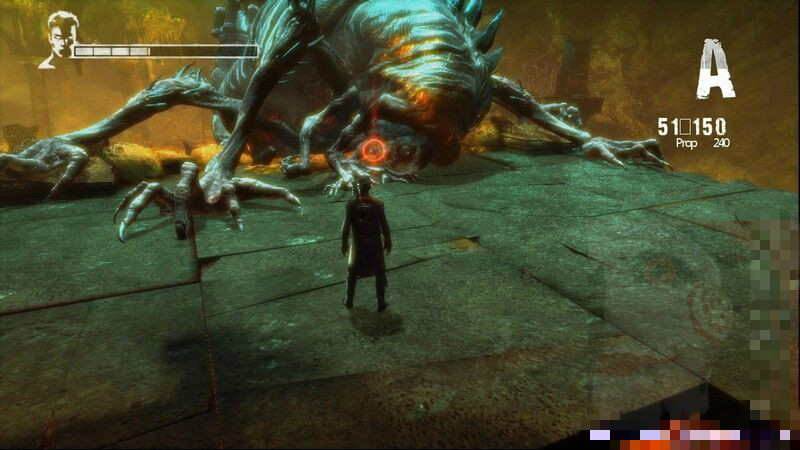Click Dante's portrait icon beside the health bar
Screen dimensions: 800x450
[57, 38]
